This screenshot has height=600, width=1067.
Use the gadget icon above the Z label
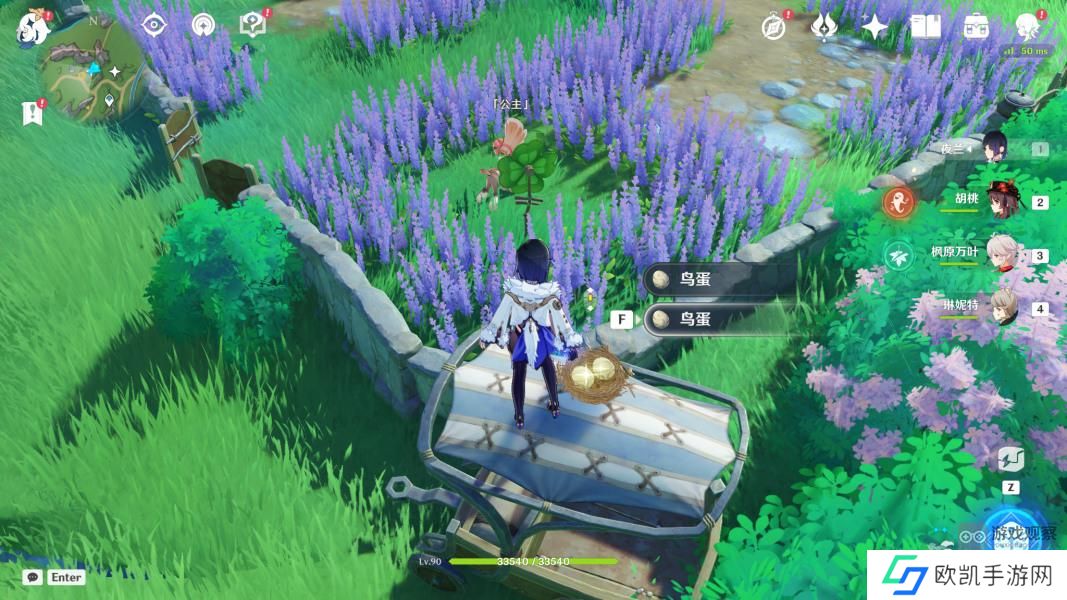(x=1010, y=461)
